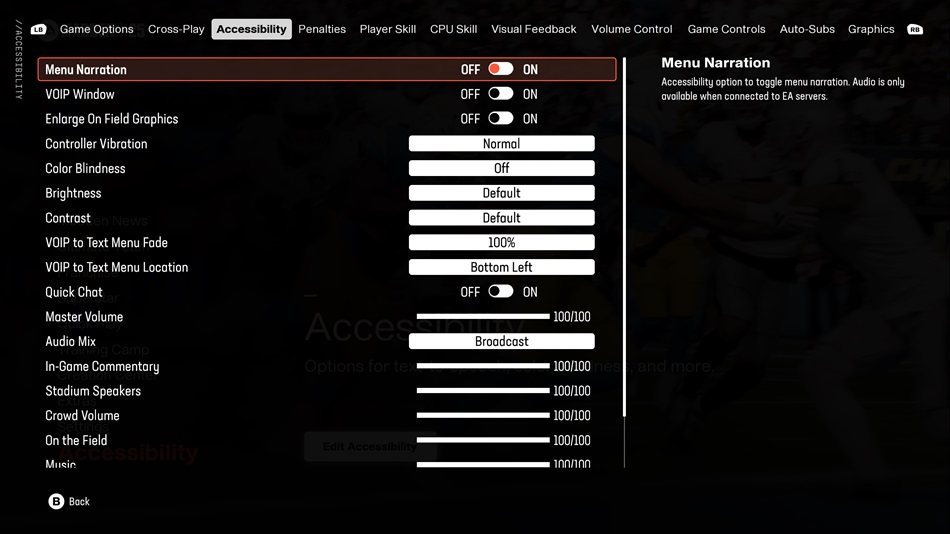
Task: Select the Audio Mix Broadcast field
Action: [501, 341]
